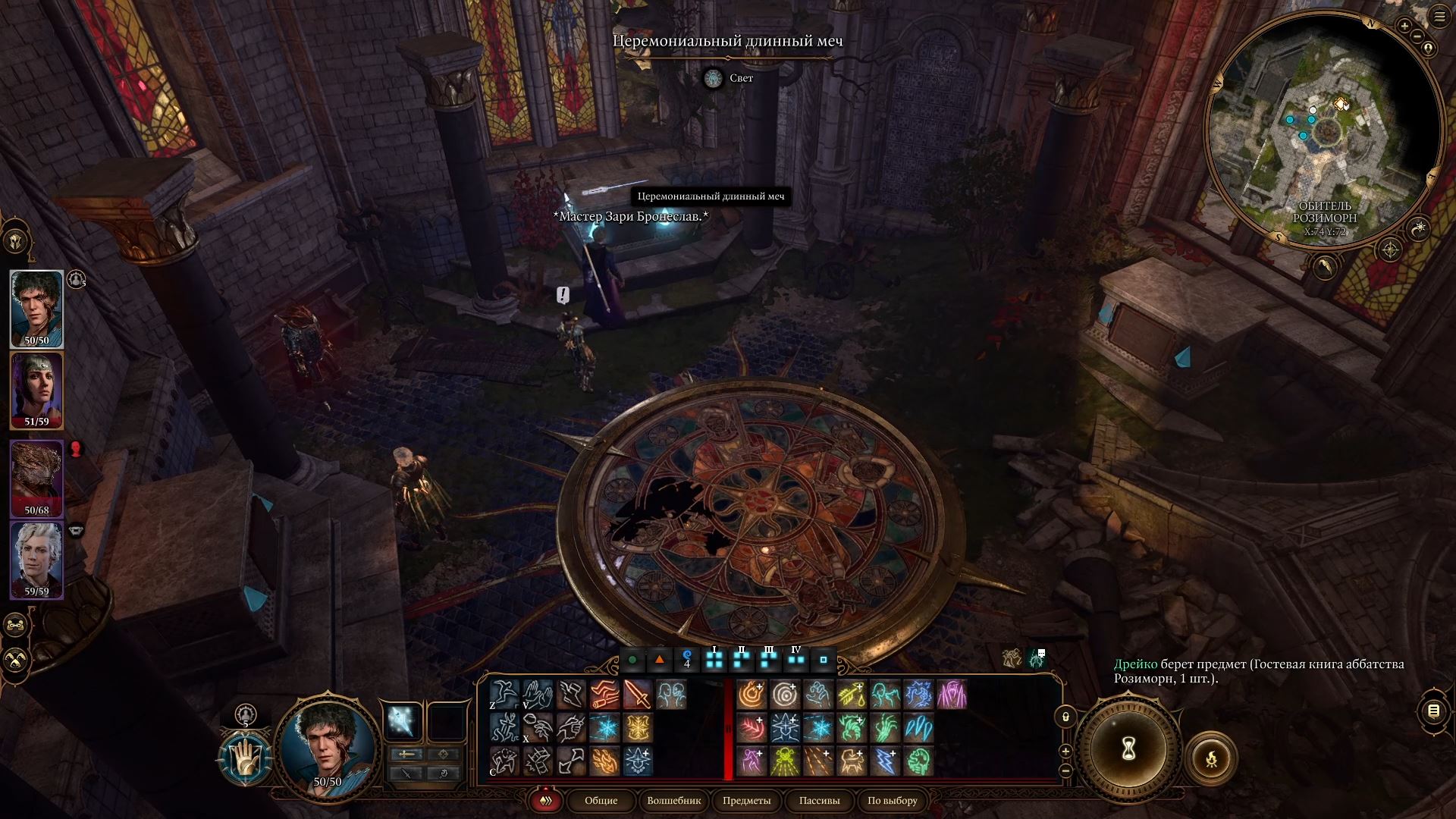
Task: Show the Предметы hotbar tab
Action: tap(746, 801)
